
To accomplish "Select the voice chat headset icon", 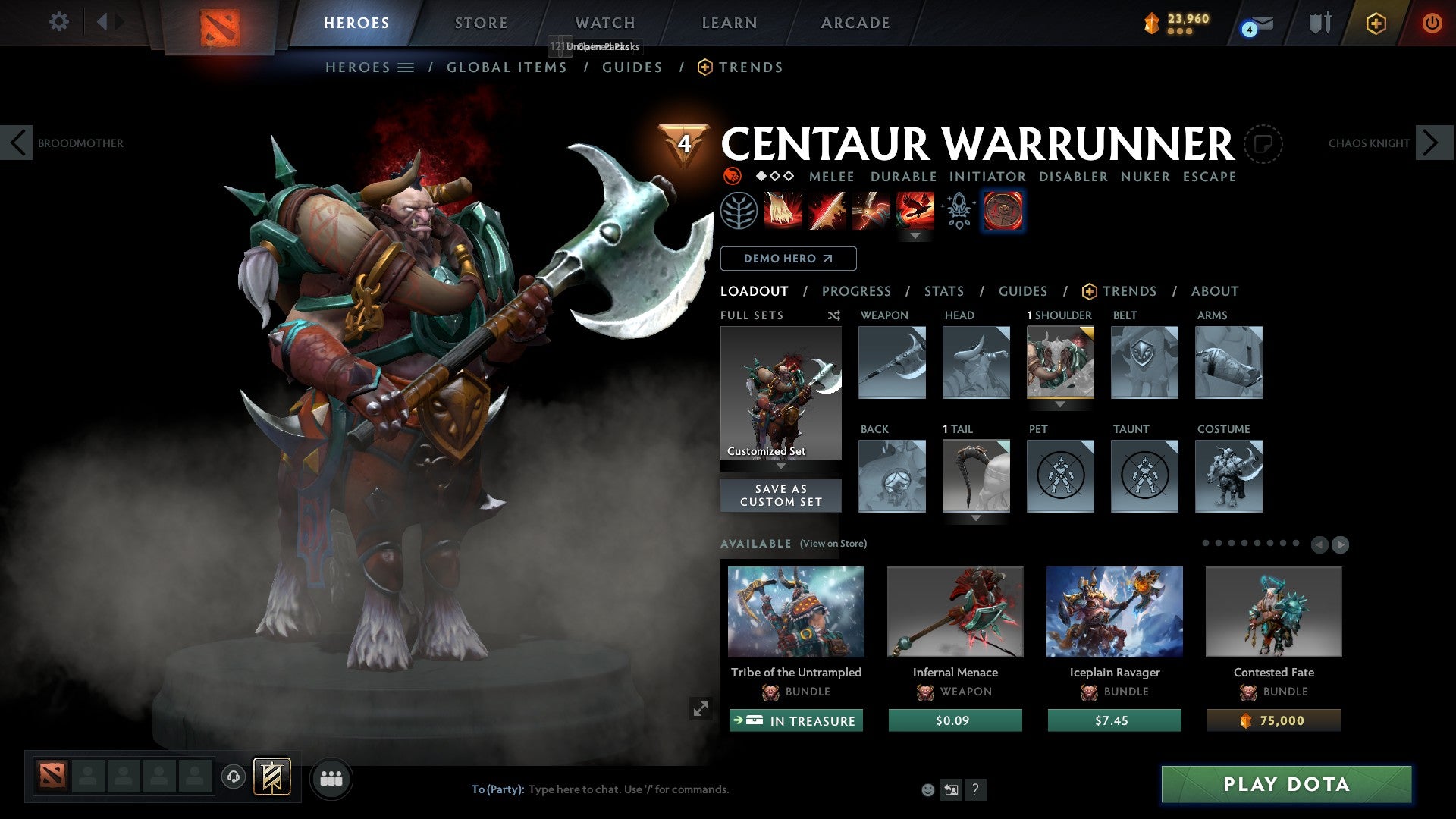I will coord(233,778).
